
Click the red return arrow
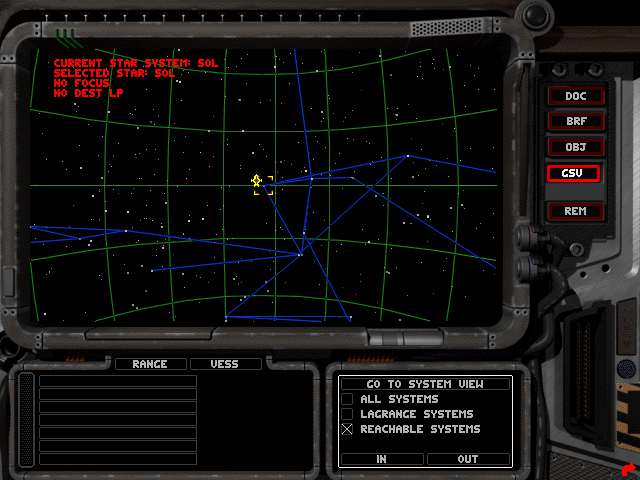[x=626, y=468]
